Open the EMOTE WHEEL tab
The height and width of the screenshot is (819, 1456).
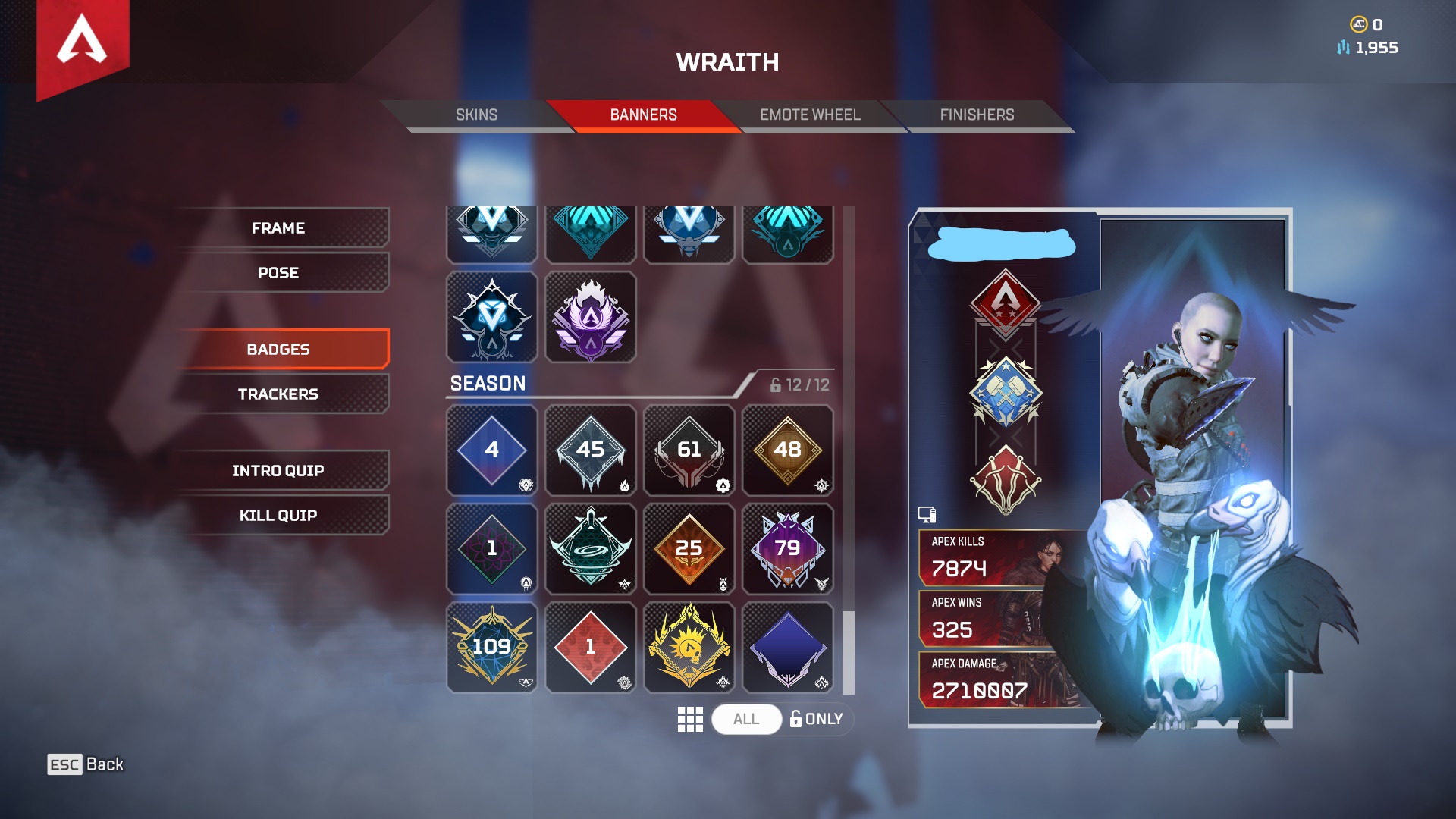(810, 115)
